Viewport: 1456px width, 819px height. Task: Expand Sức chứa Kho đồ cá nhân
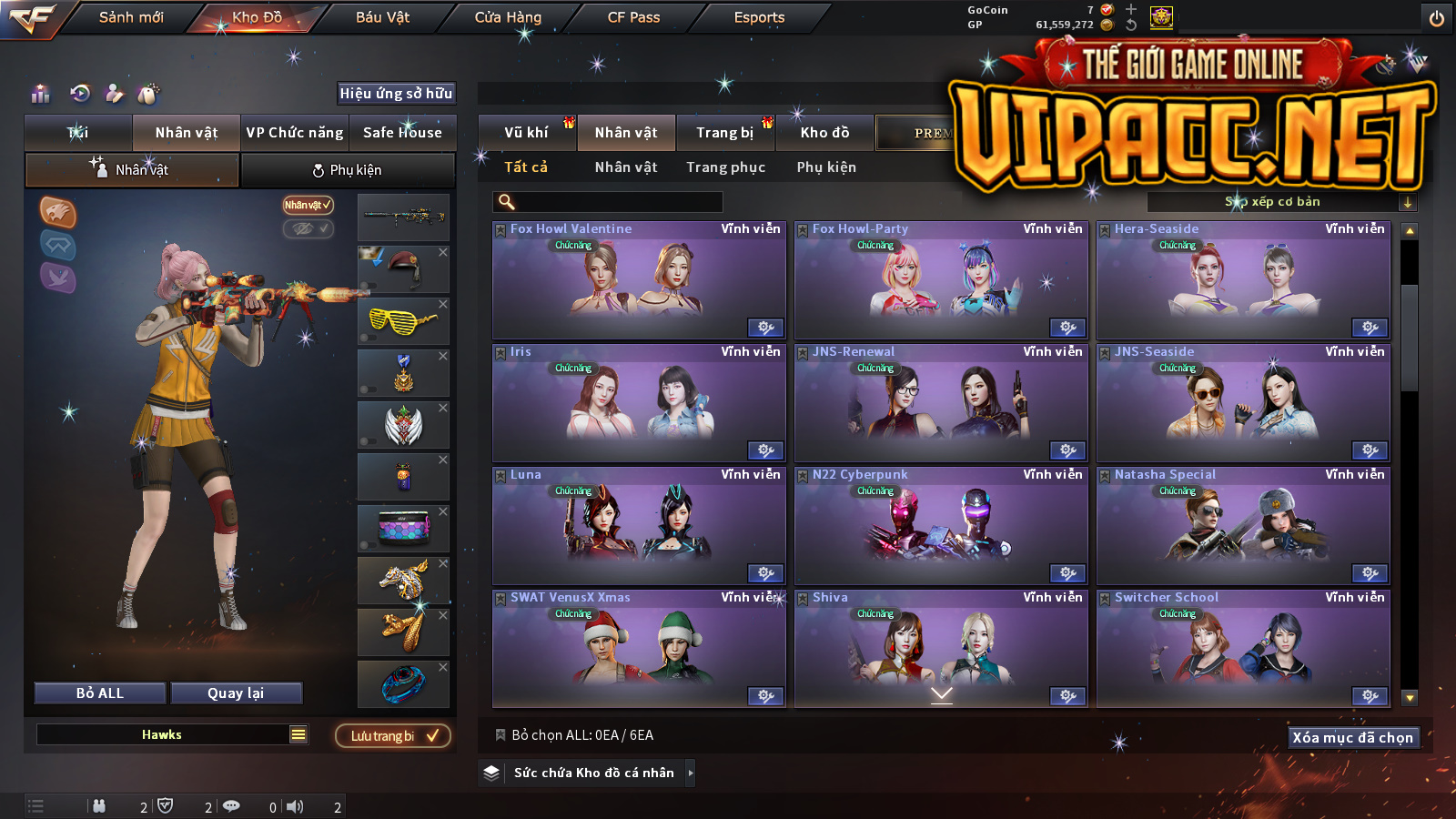(593, 773)
